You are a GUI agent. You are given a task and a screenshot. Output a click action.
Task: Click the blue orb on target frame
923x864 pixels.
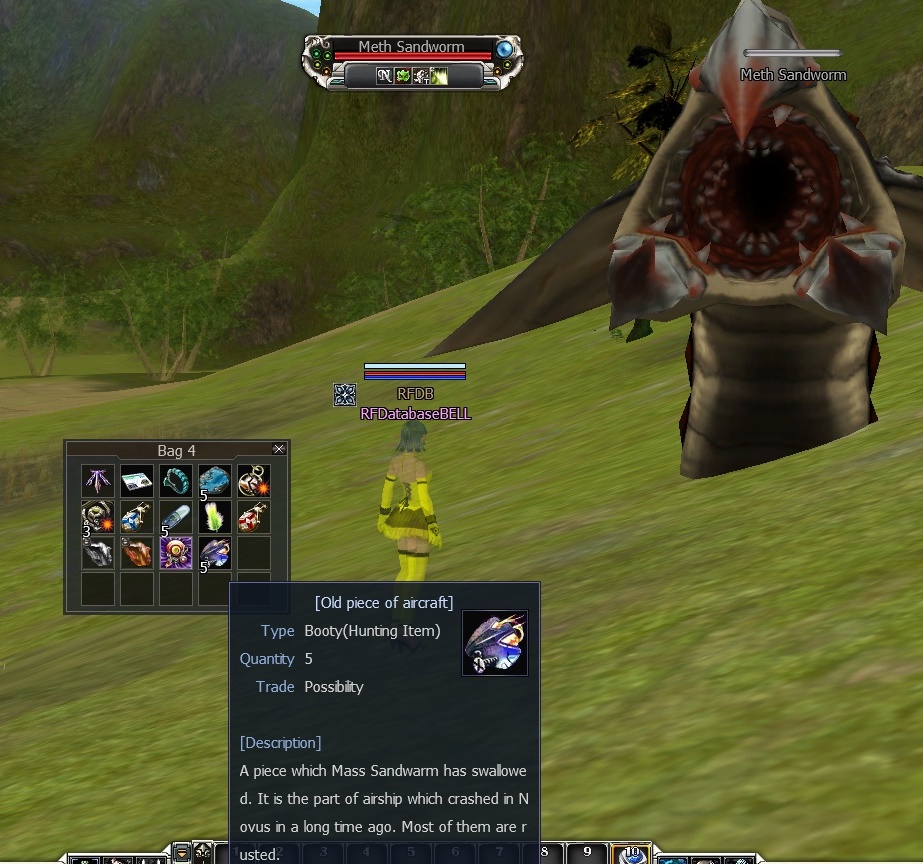coord(506,49)
